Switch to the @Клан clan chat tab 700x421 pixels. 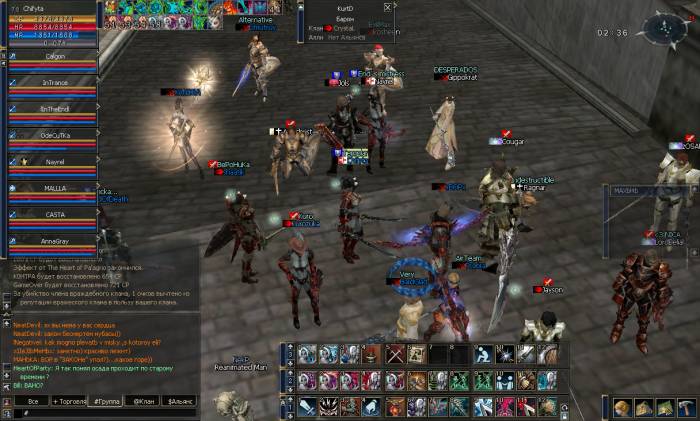point(144,400)
